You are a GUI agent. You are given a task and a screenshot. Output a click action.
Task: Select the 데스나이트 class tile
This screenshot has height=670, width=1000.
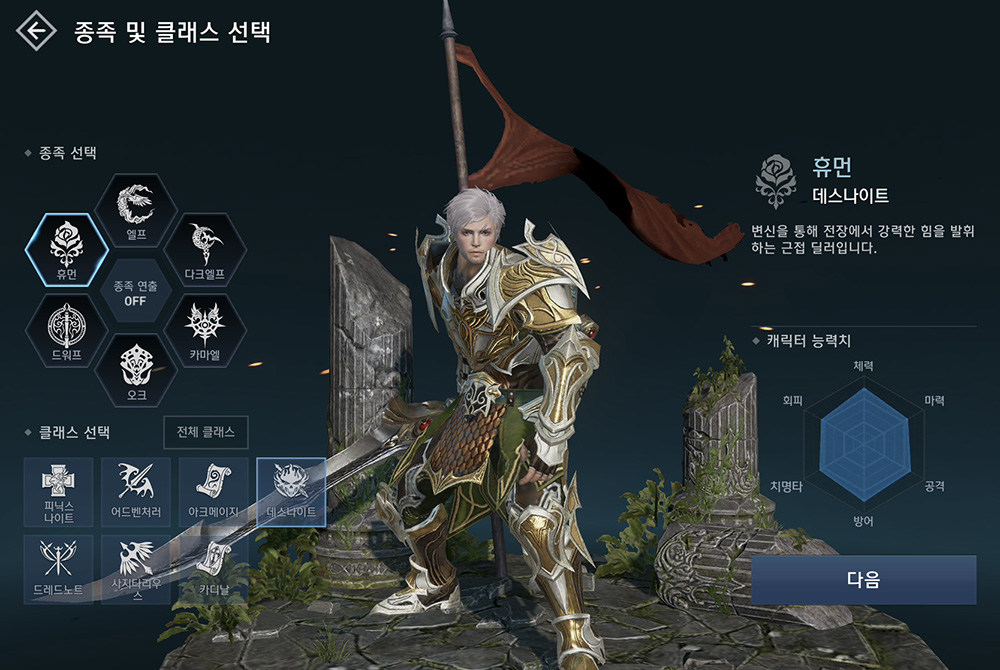[x=291, y=491]
